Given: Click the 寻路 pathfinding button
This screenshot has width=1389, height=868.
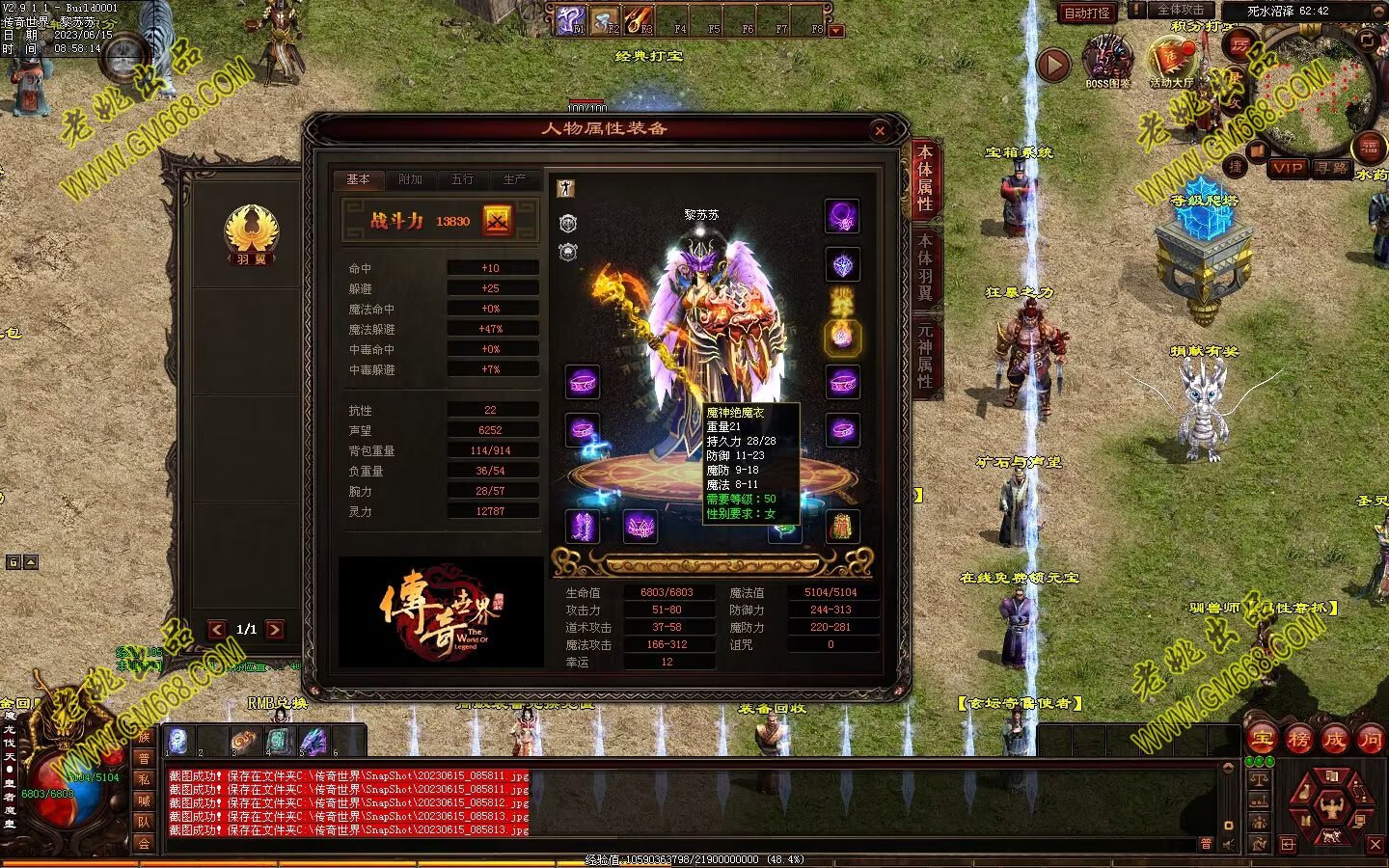Looking at the screenshot, I should click(1332, 168).
